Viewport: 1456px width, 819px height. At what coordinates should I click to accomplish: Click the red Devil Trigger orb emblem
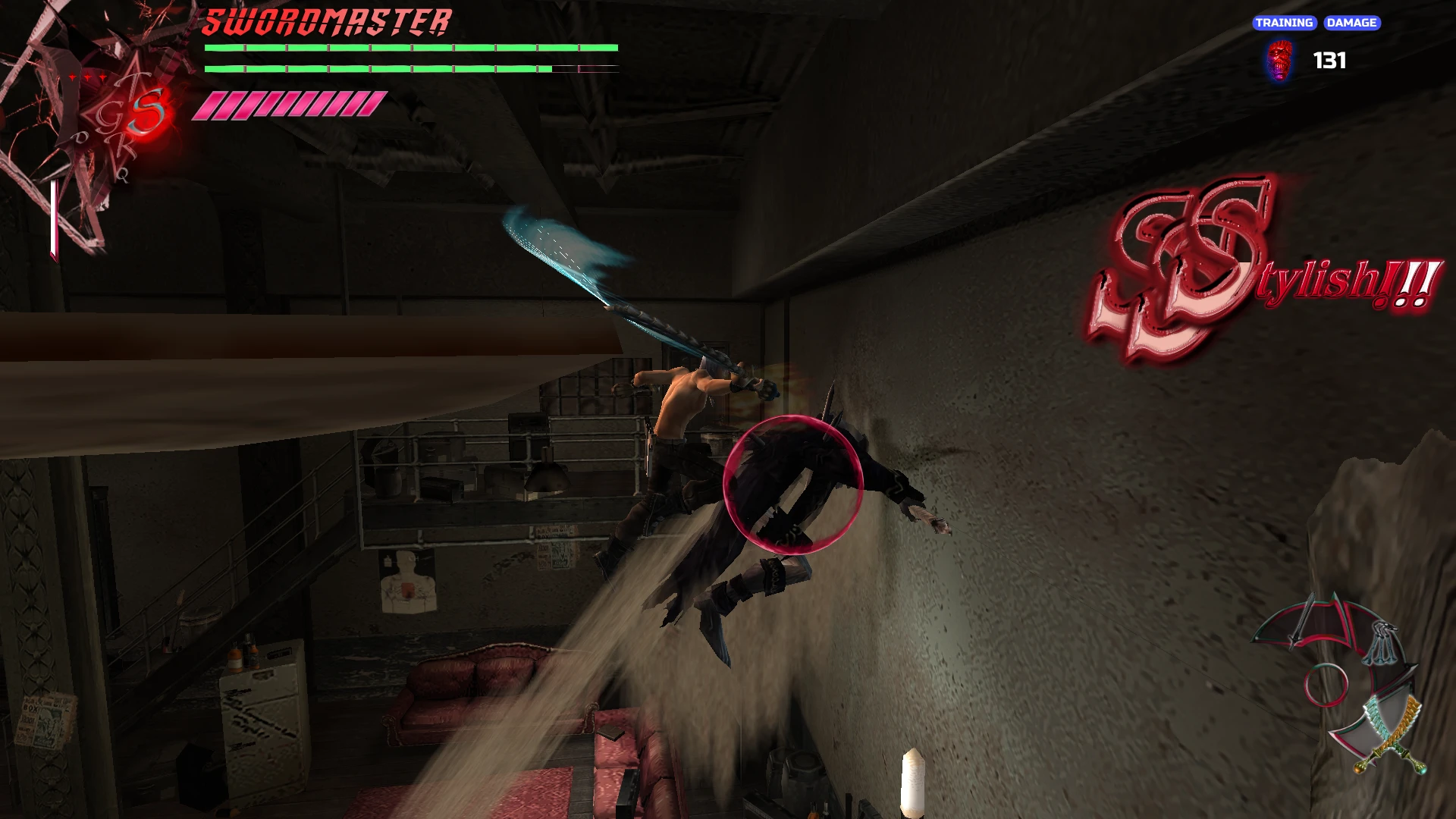149,115
